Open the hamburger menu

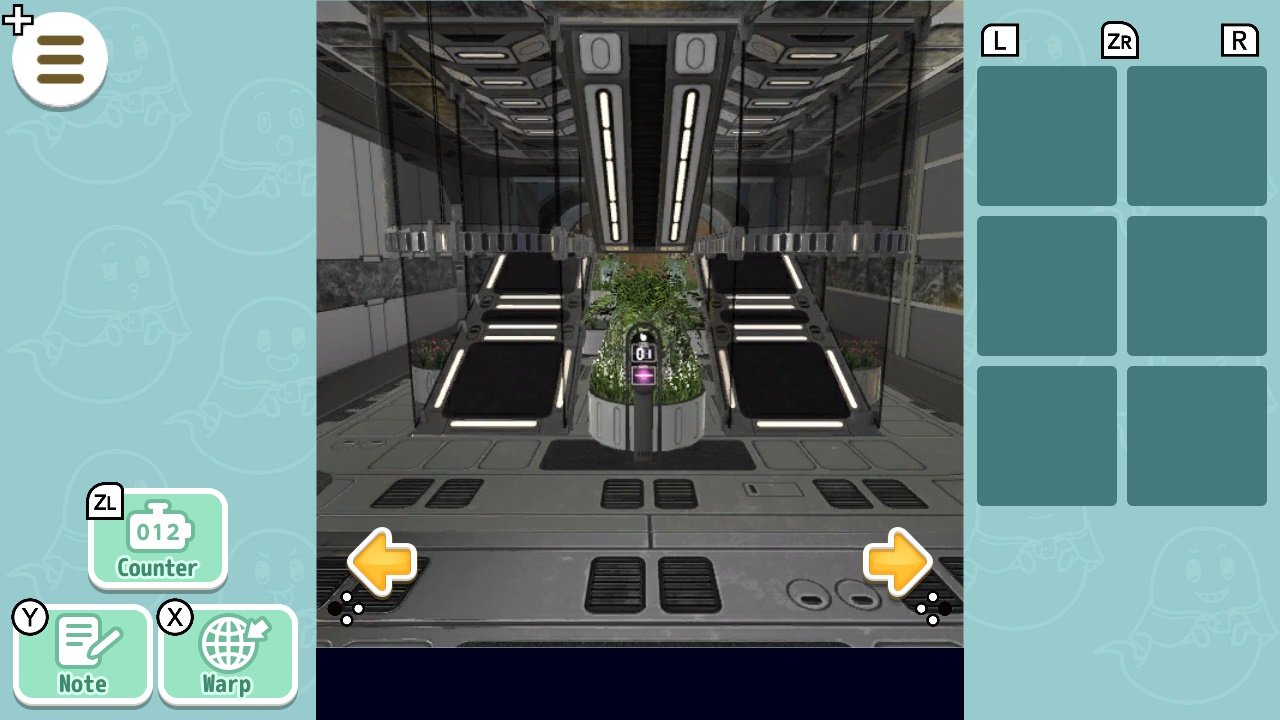coord(59,60)
